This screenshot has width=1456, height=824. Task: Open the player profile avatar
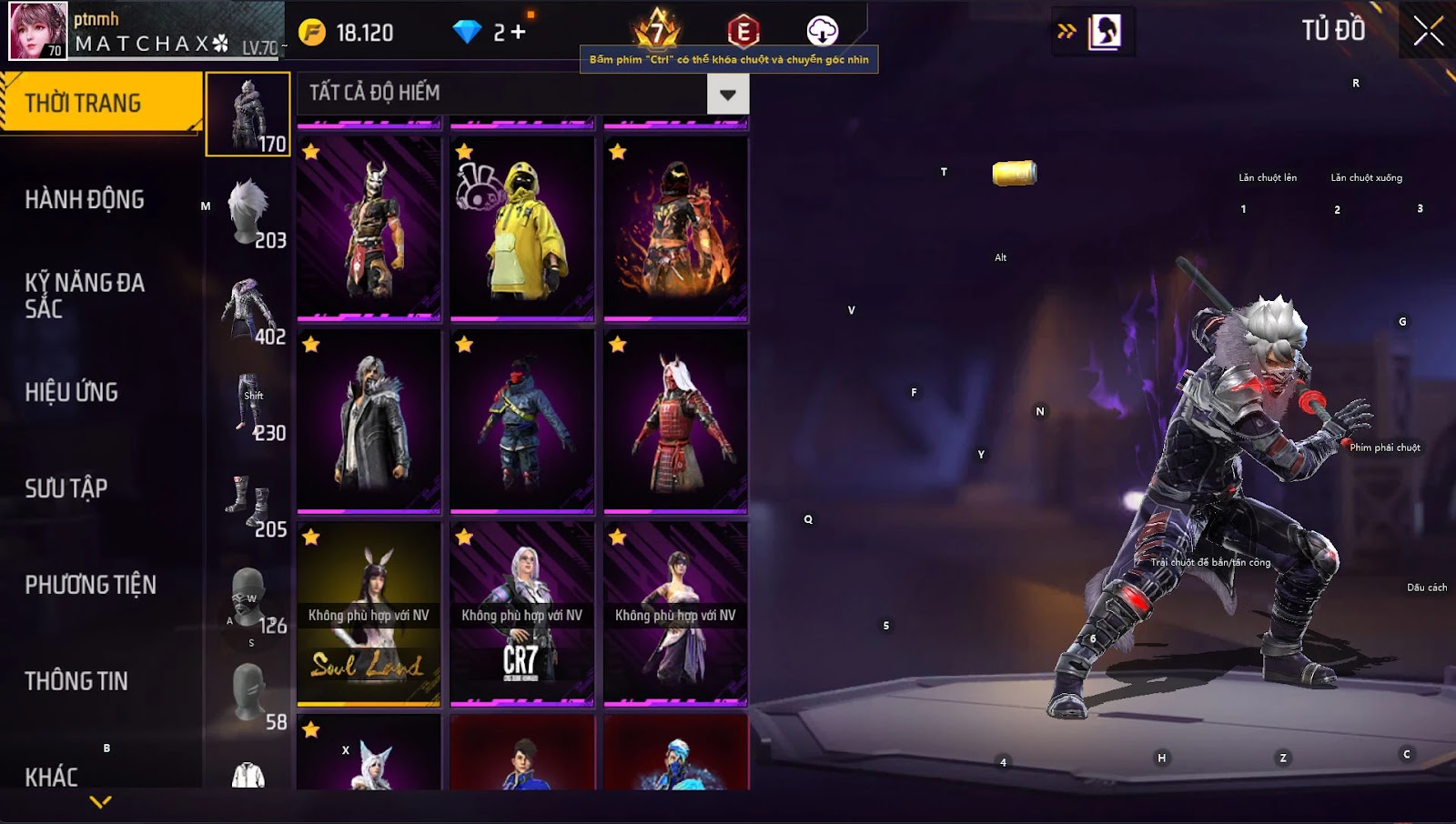pyautogui.click(x=38, y=31)
